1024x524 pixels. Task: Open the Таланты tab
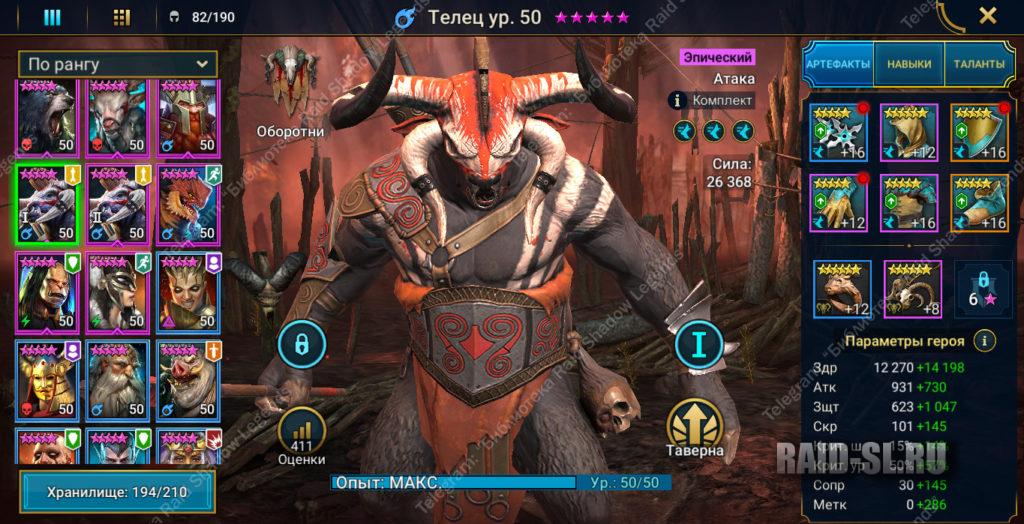click(x=977, y=64)
